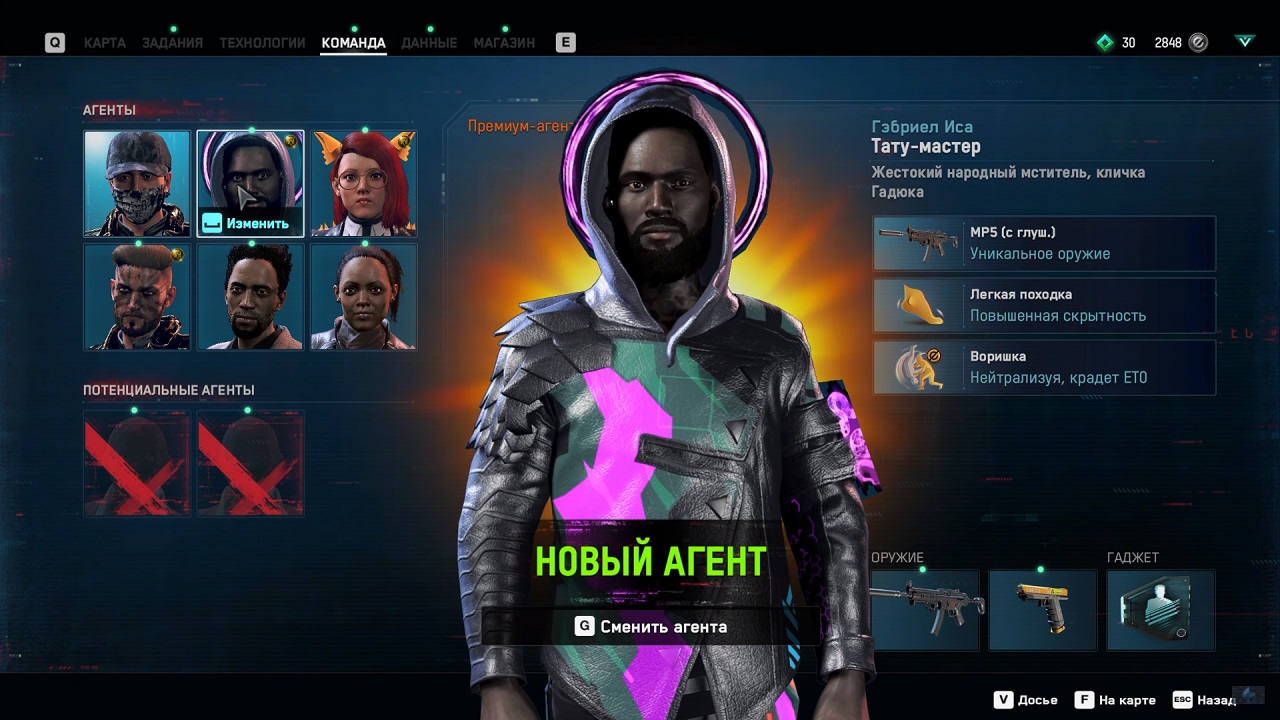Screen dimensions: 1280x720
Task: Select the skull-masked agent portrait
Action: click(x=137, y=183)
